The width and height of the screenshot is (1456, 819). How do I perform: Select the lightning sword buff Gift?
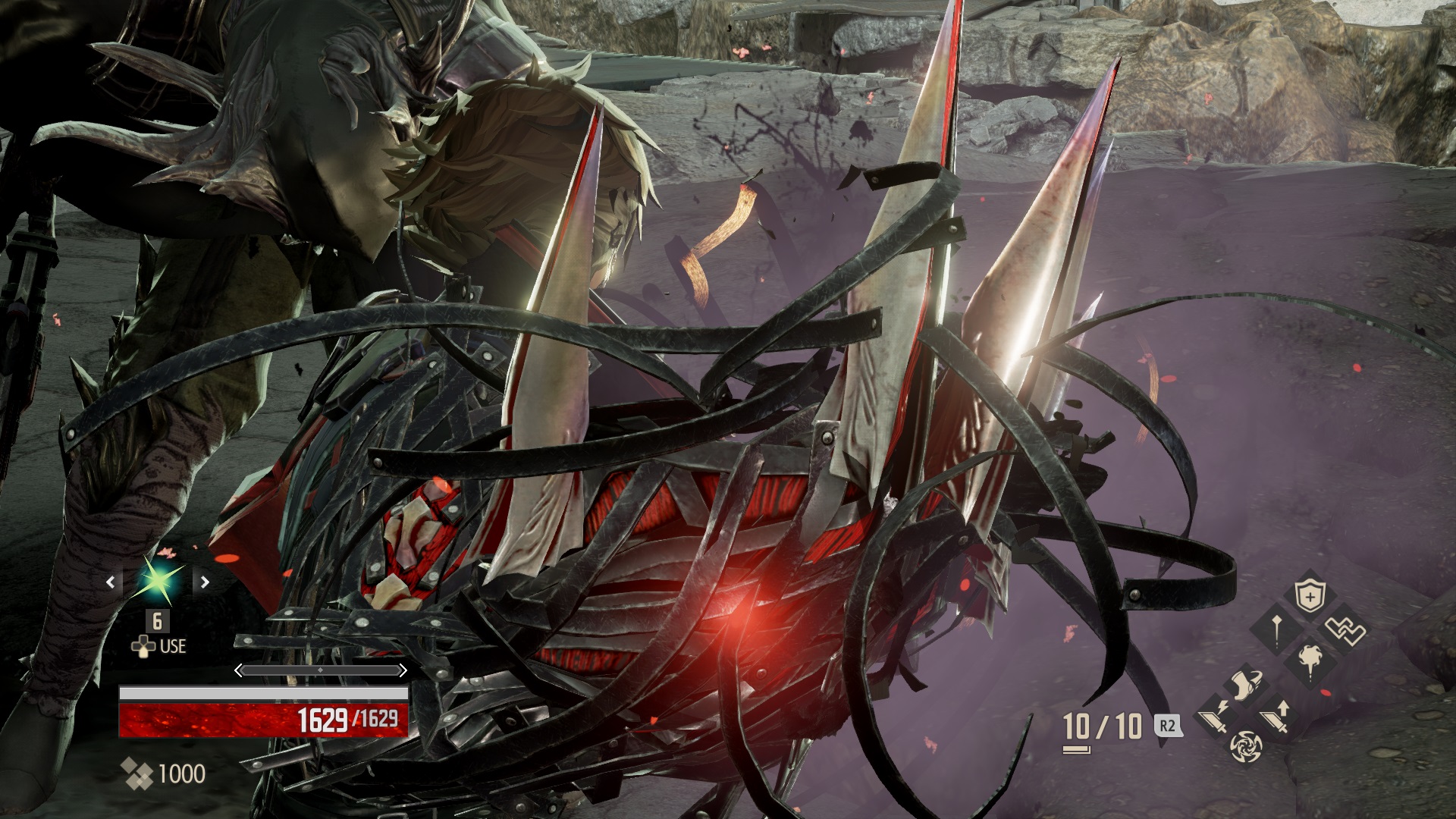(x=1216, y=717)
